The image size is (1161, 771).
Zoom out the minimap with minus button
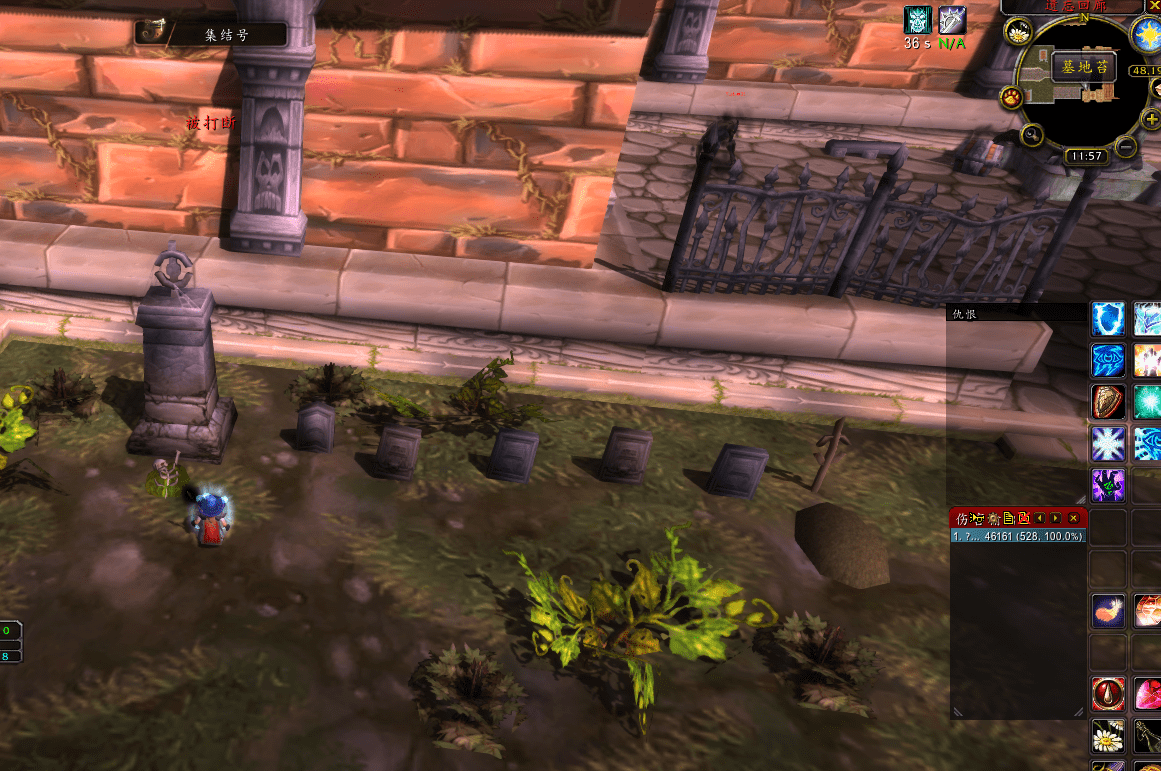coord(1126,148)
